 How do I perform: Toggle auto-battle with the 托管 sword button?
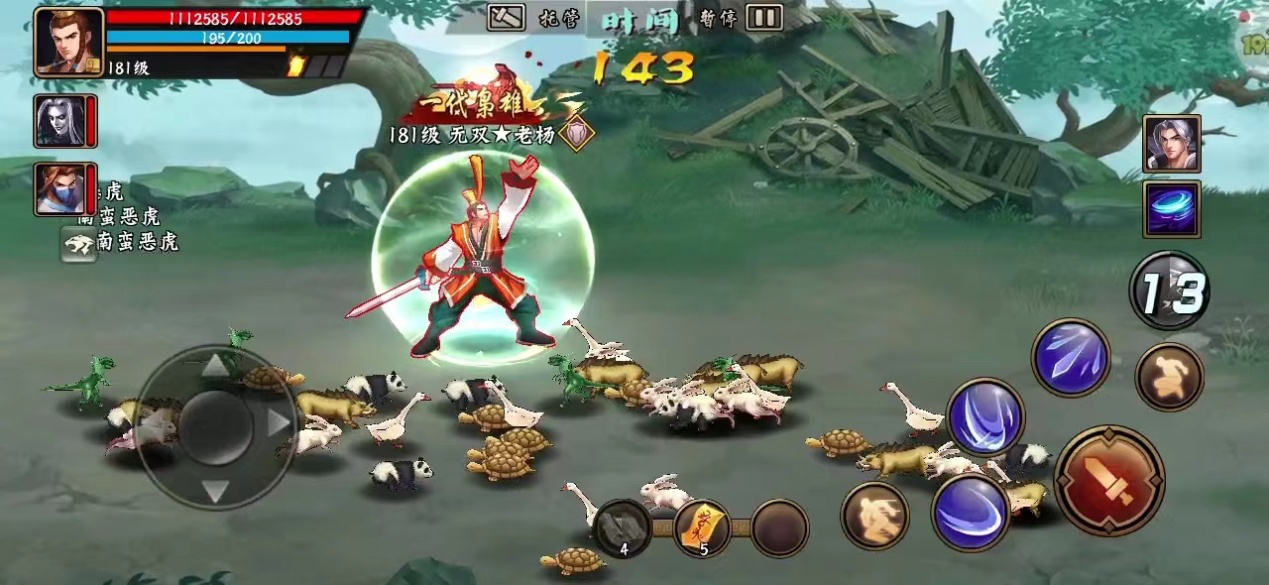point(506,18)
